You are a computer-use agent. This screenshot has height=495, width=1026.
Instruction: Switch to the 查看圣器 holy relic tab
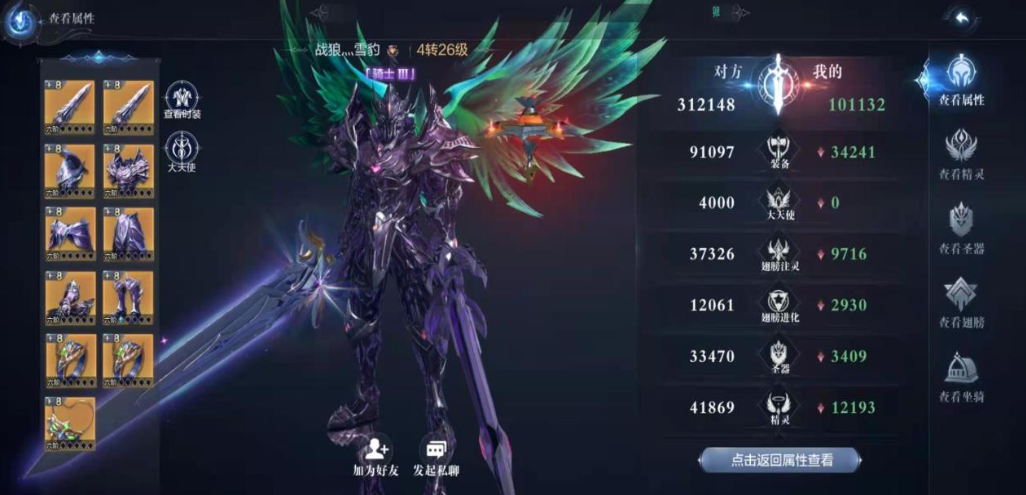[x=961, y=227]
